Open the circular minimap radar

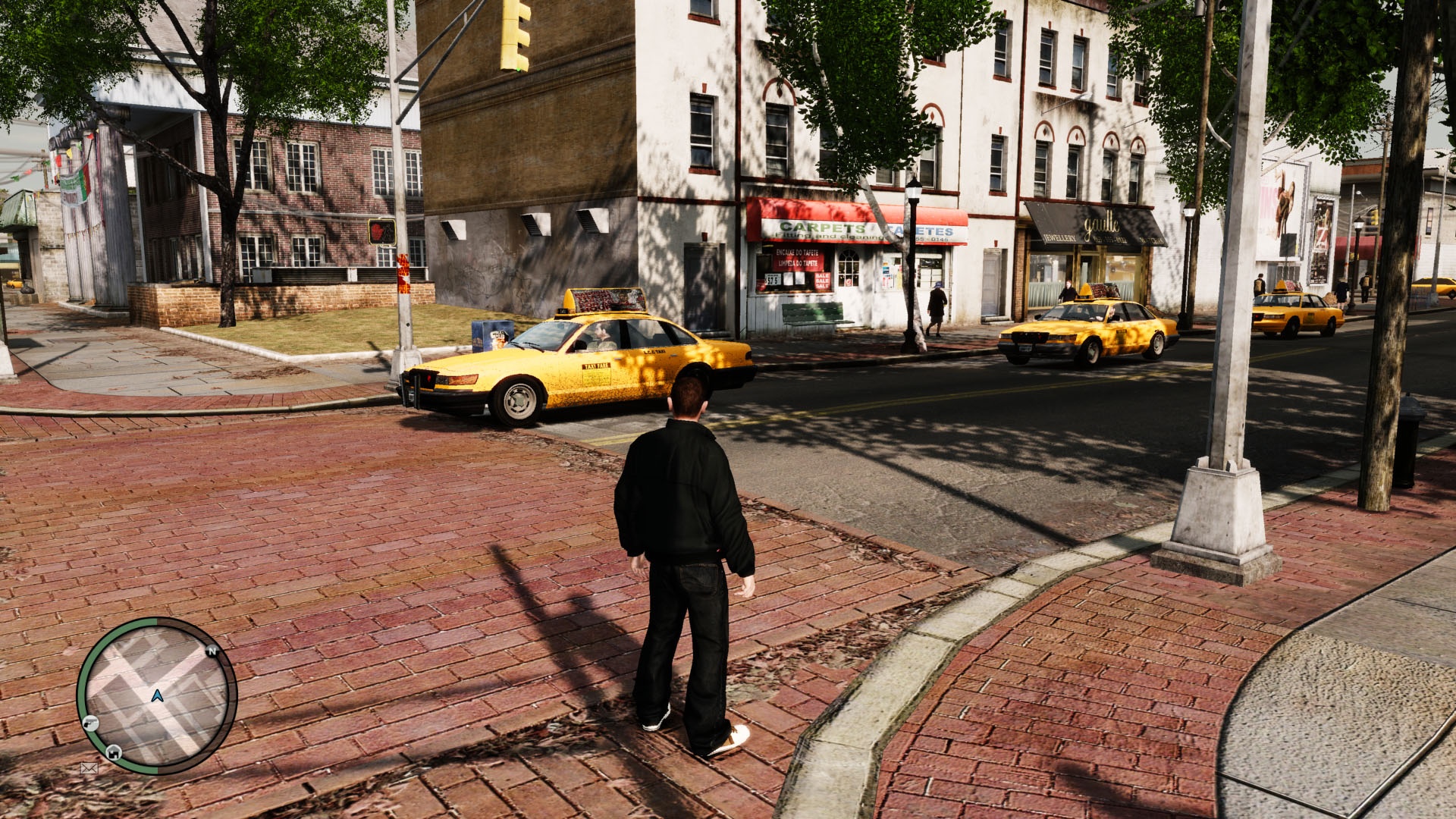157,695
